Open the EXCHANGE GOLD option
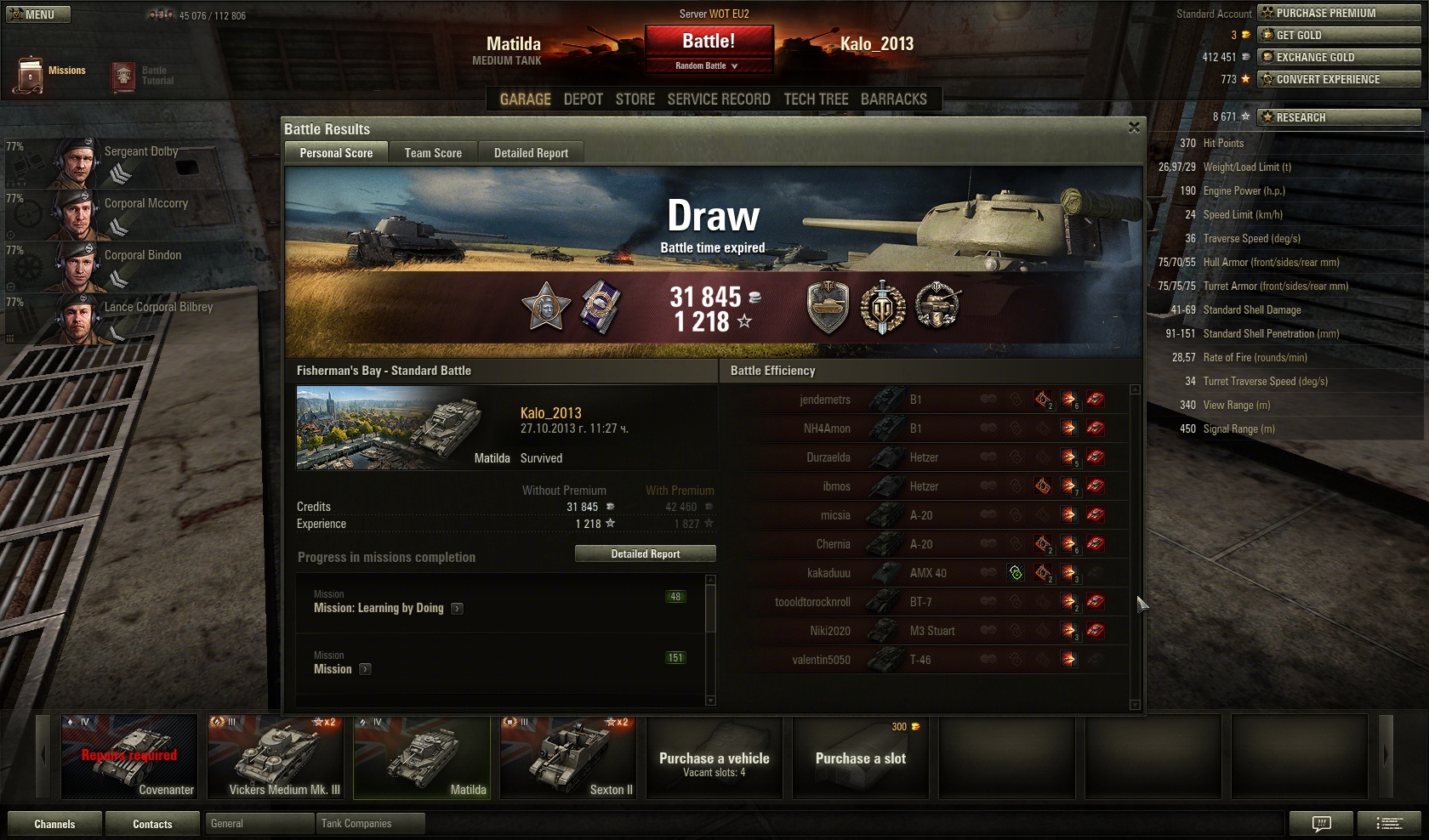 coord(1339,57)
